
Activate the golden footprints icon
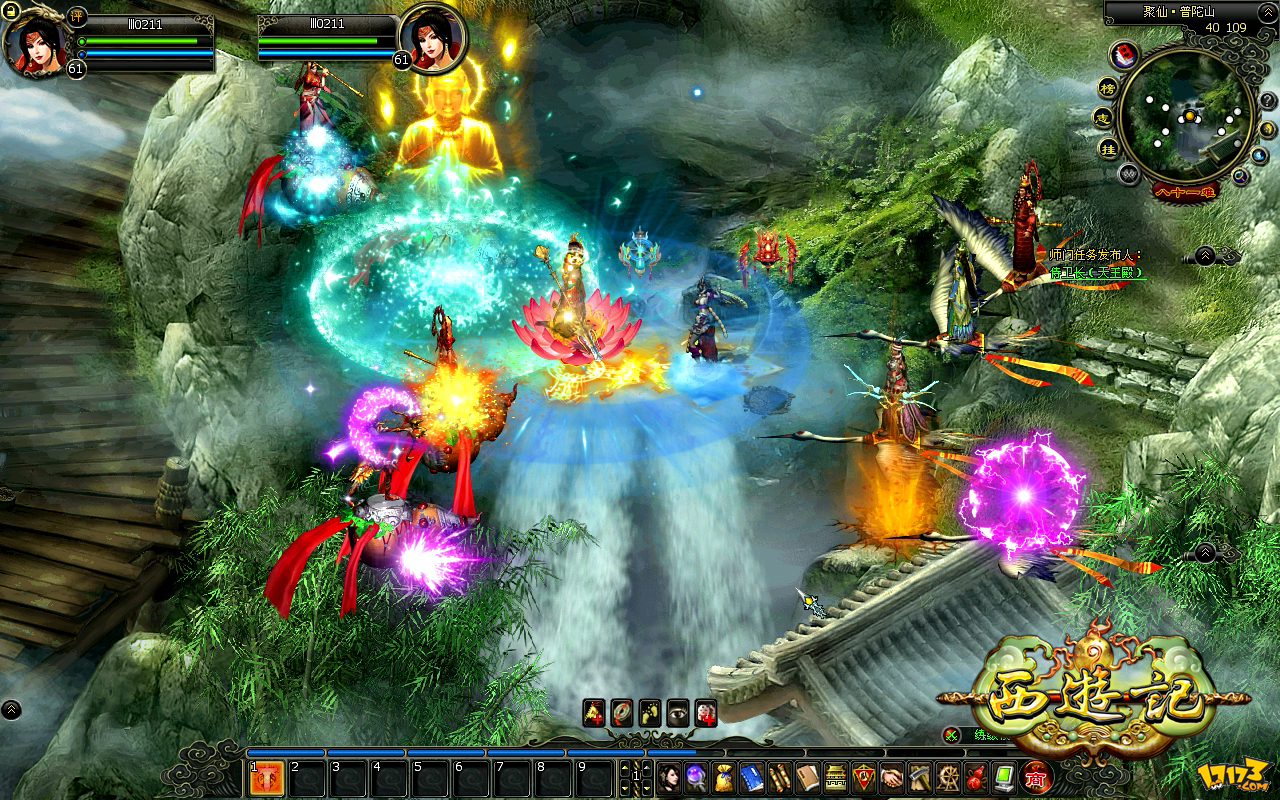650,711
